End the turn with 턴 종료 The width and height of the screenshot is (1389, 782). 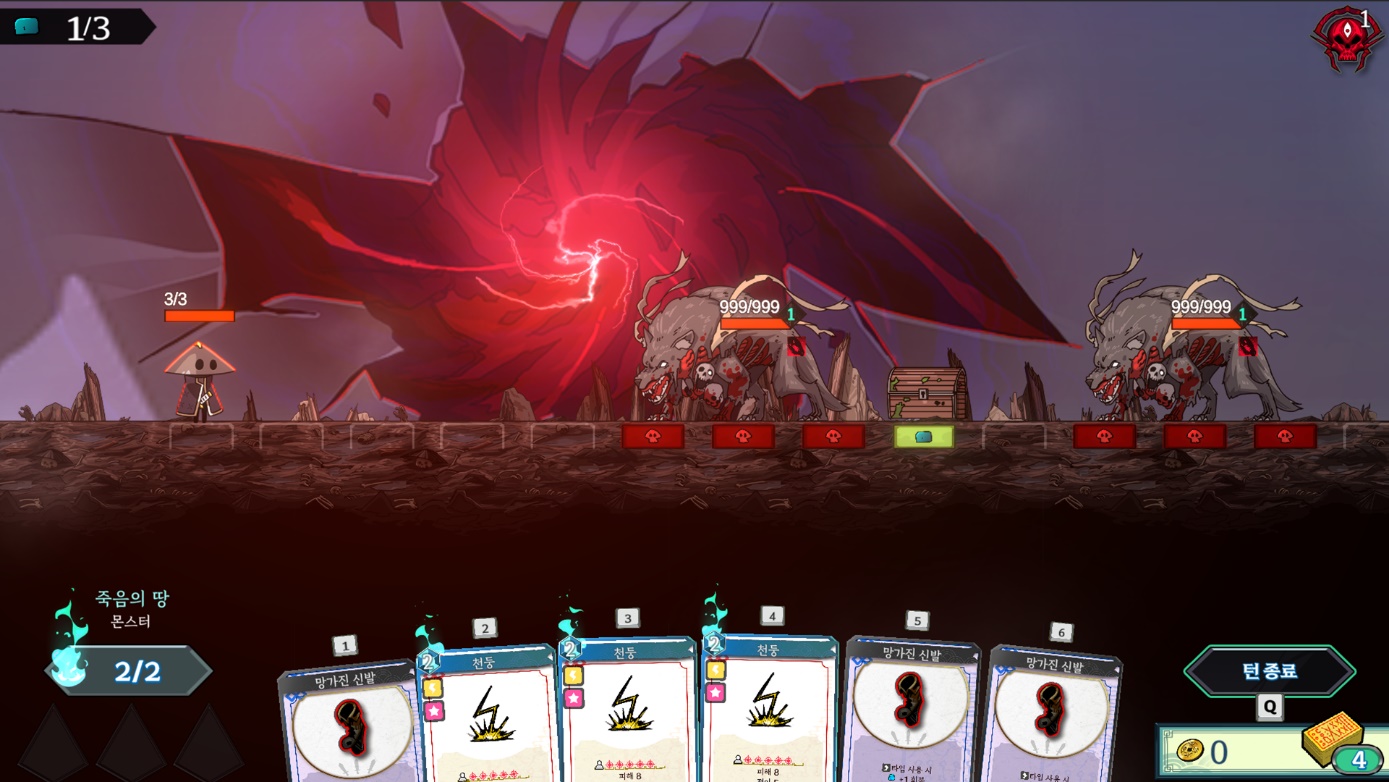1269,671
